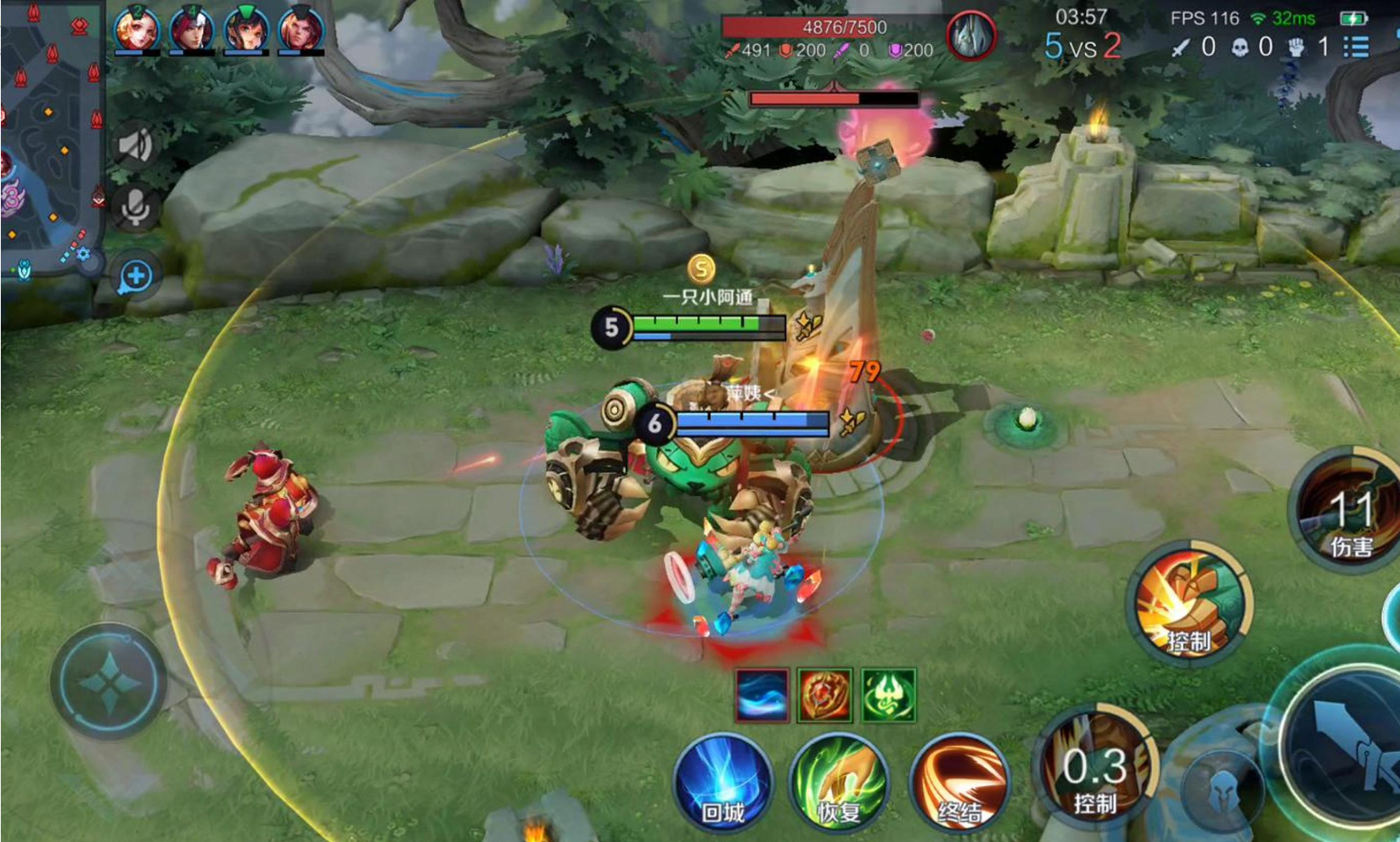Select the green-hatted teammate portrait
Image resolution: width=1400 pixels, height=842 pixels.
(246, 28)
